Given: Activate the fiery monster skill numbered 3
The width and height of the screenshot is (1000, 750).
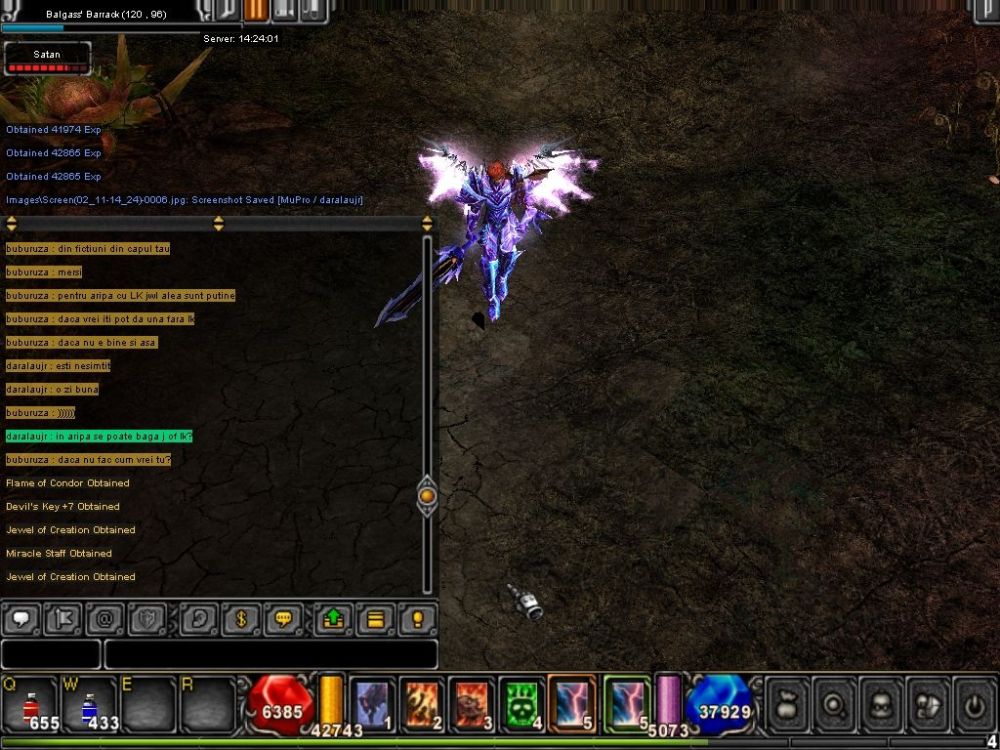Looking at the screenshot, I should (x=472, y=703).
